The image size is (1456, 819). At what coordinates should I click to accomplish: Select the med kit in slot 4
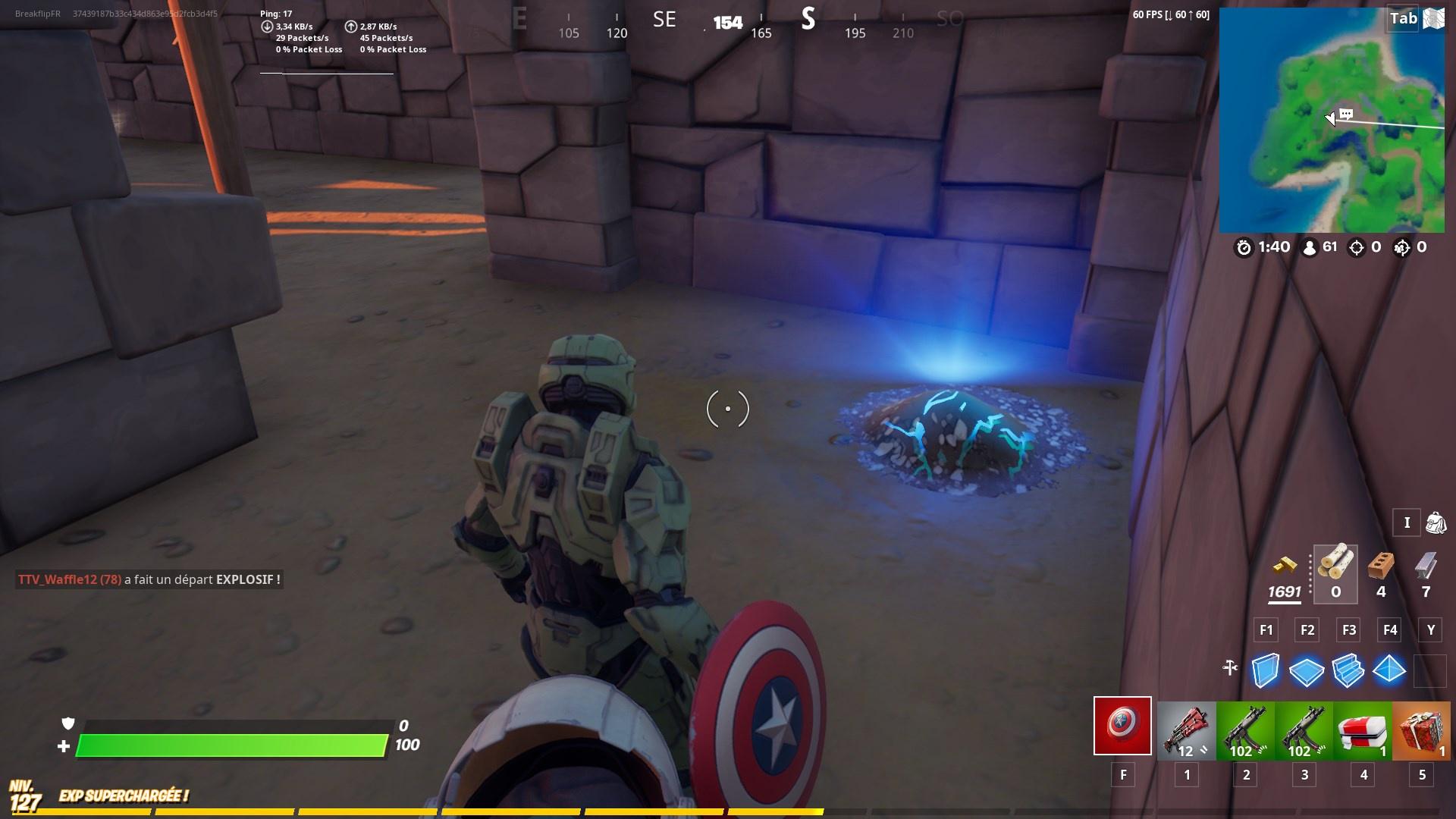pyautogui.click(x=1362, y=726)
